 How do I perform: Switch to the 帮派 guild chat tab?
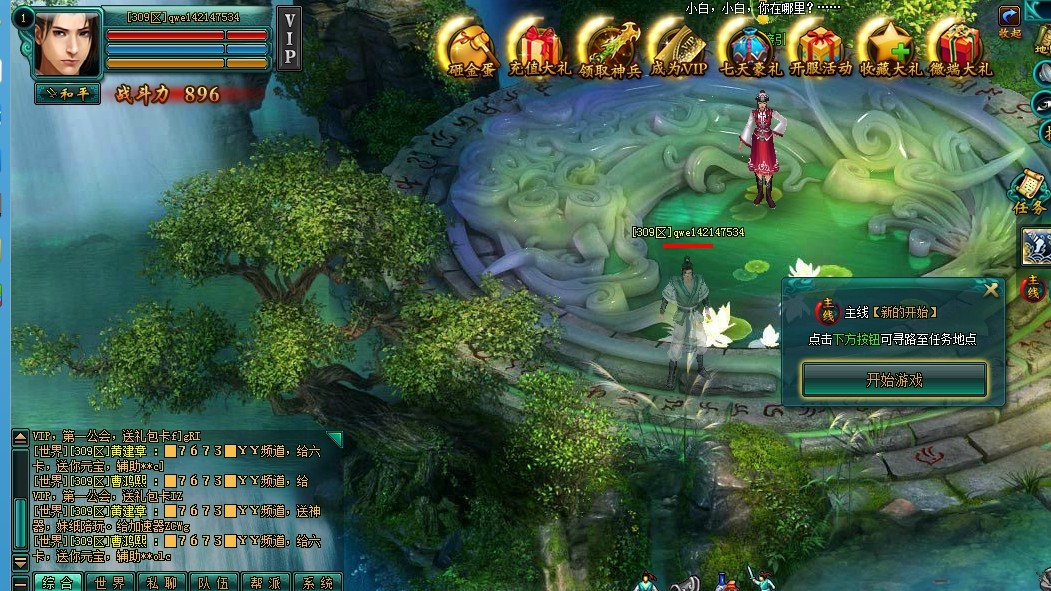(265, 582)
